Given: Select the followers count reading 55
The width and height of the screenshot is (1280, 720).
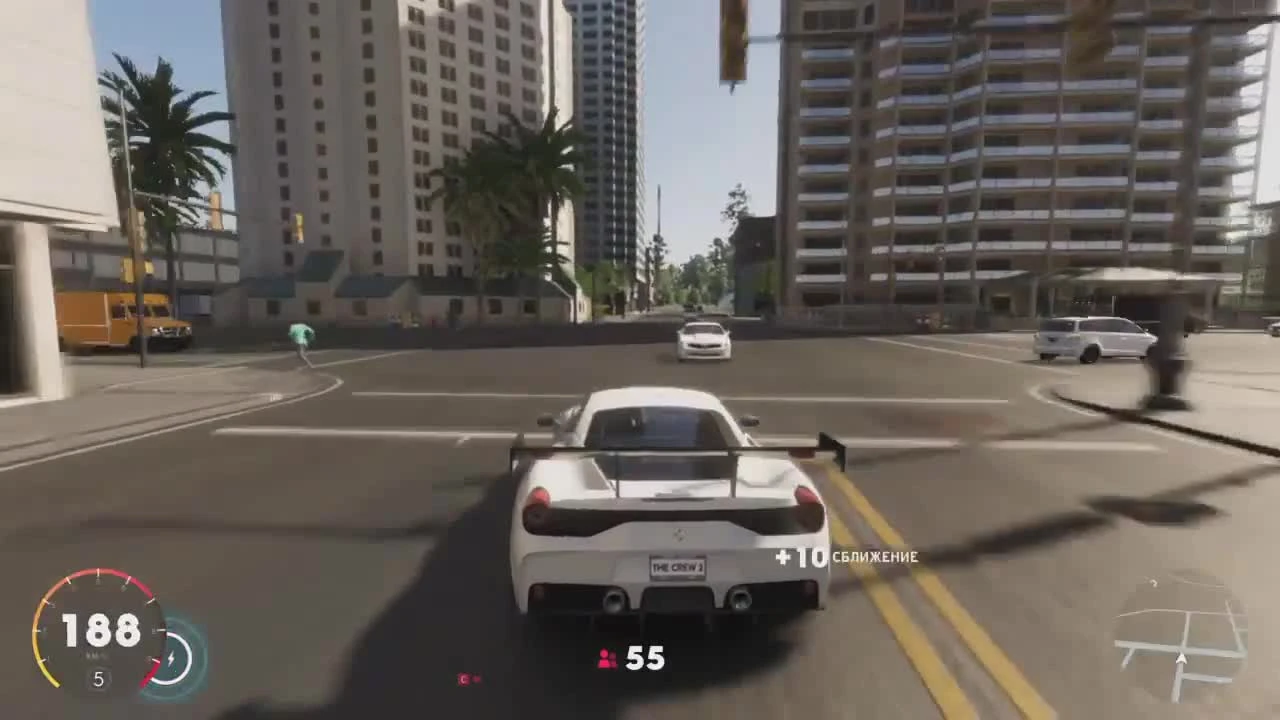Looking at the screenshot, I should click(645, 658).
